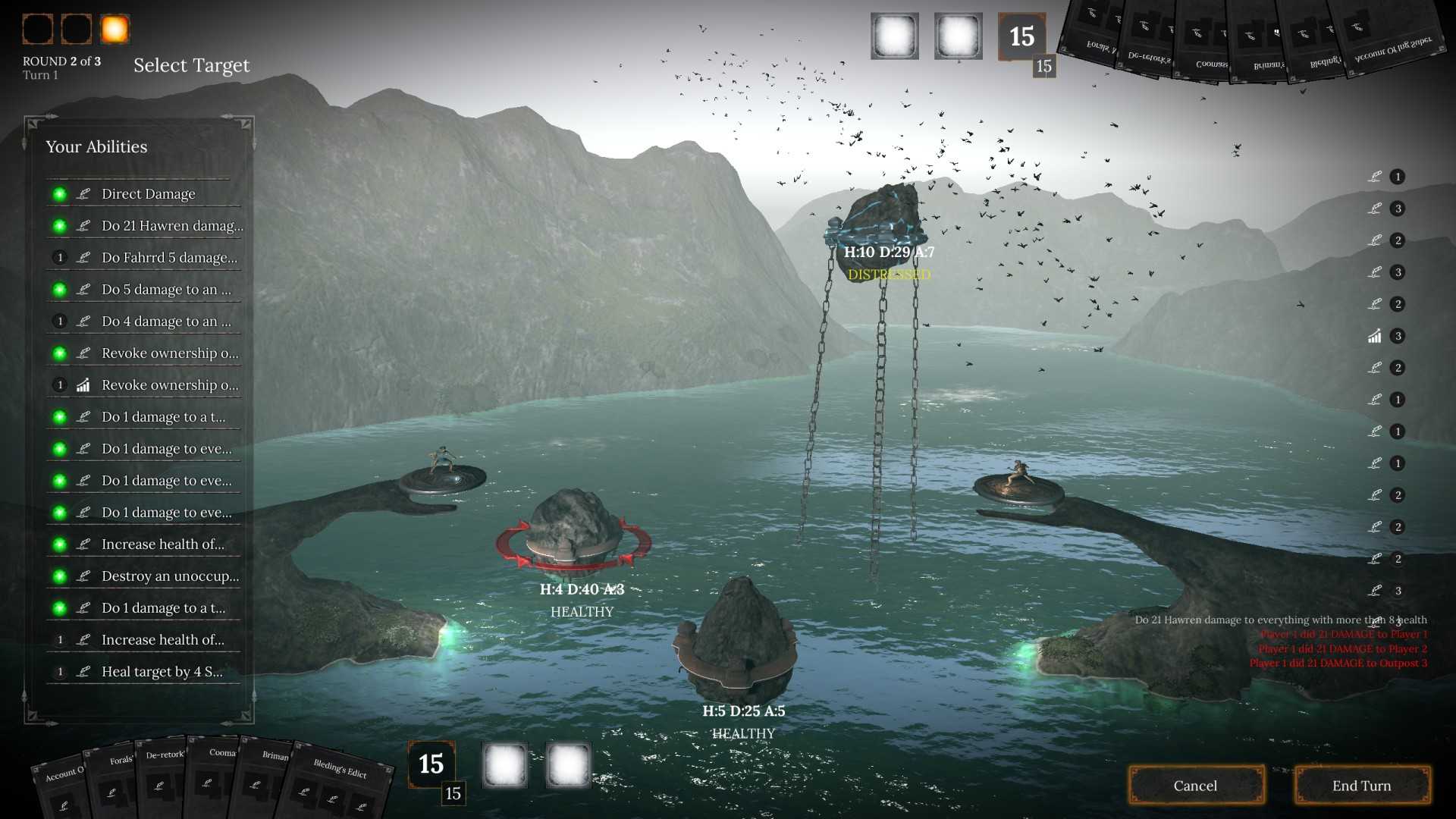The height and width of the screenshot is (819, 1456).
Task: Choose Revoke ownership ability with bar-chart icon
Action: pos(169,385)
